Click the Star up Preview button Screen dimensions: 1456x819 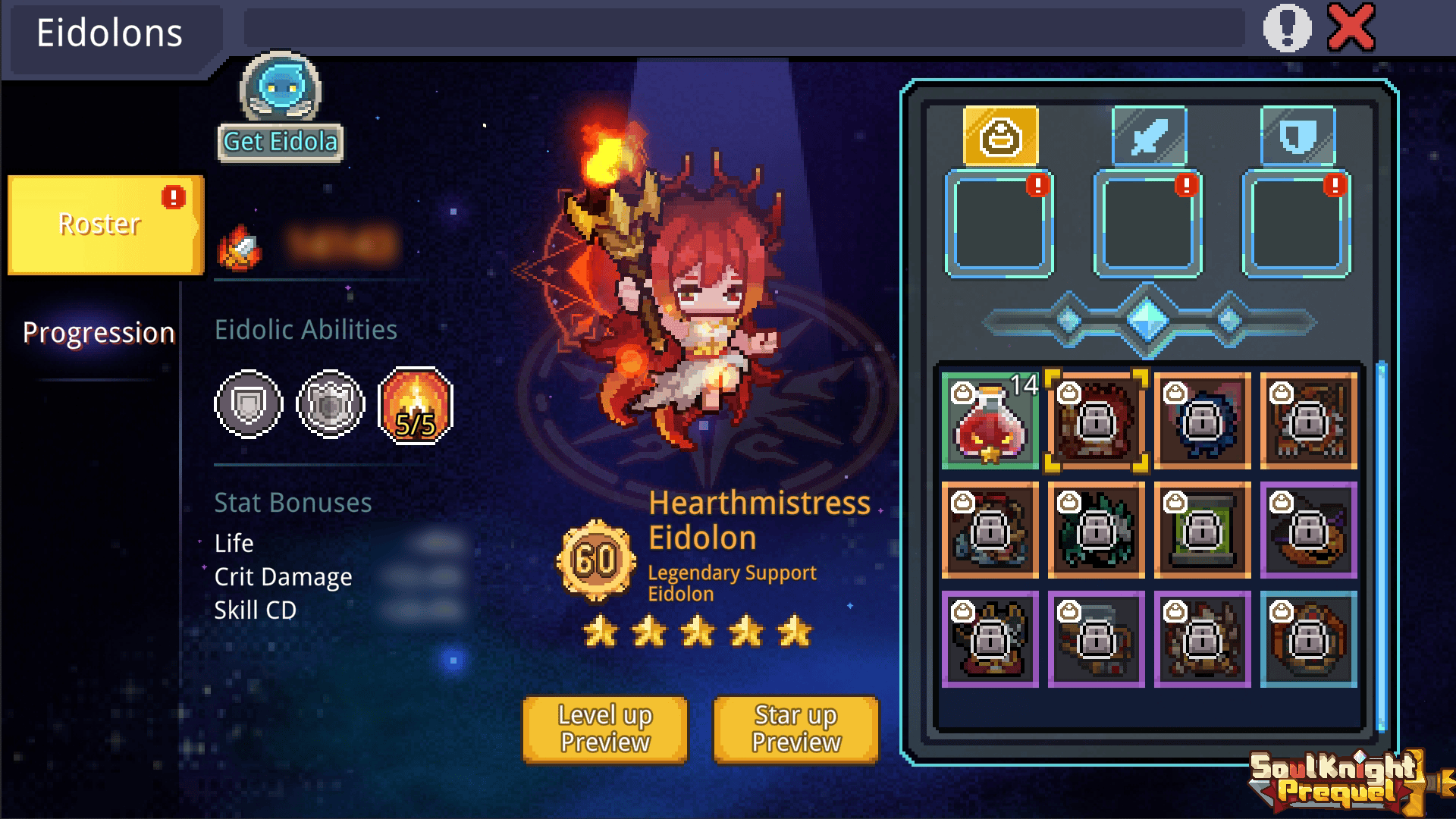click(x=794, y=729)
